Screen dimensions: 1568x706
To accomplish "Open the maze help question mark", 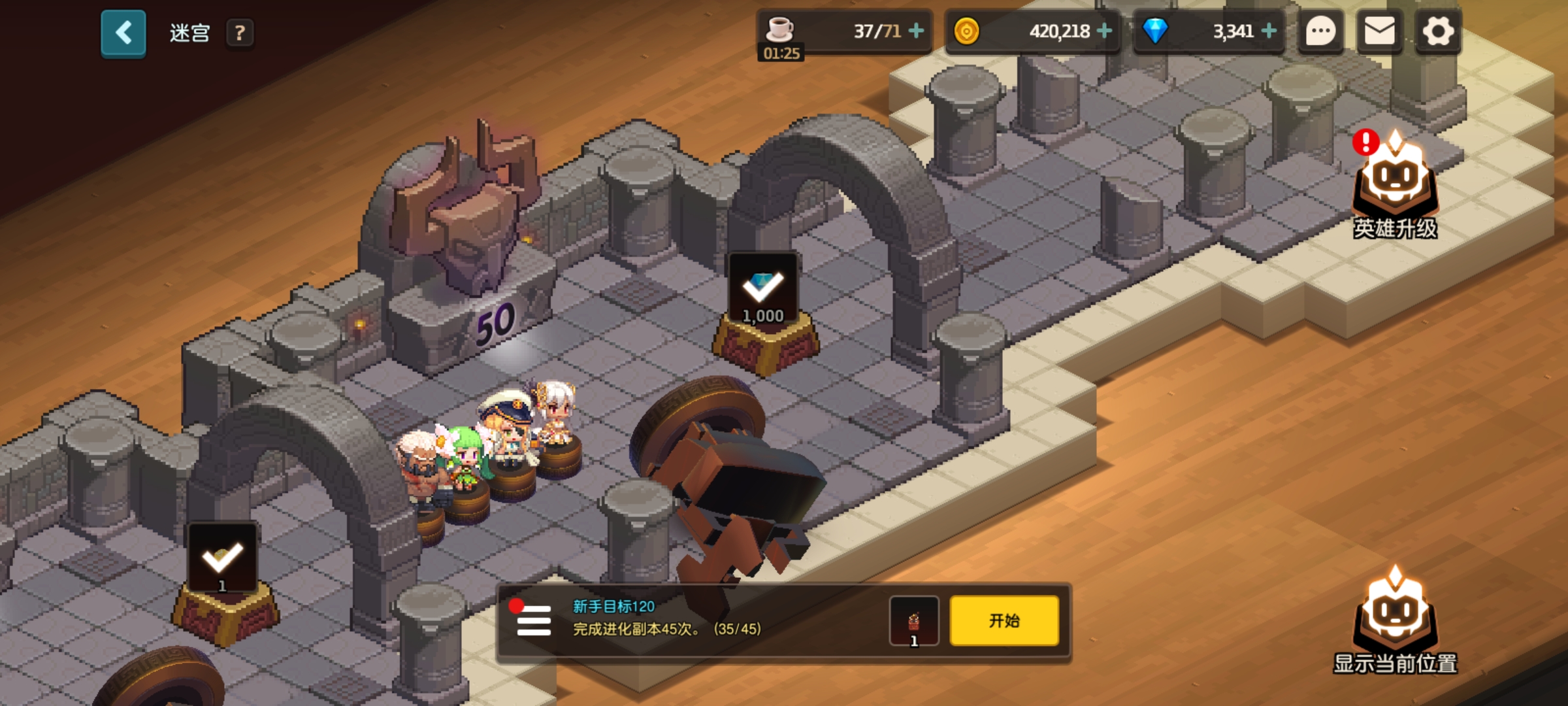I will (x=240, y=33).
